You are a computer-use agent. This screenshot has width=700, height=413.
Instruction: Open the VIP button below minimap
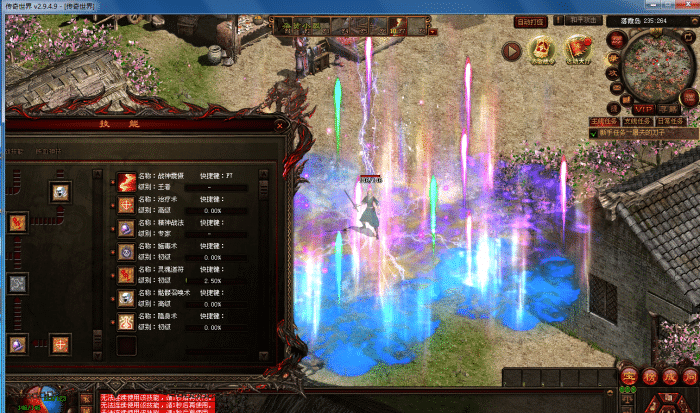[x=643, y=107]
